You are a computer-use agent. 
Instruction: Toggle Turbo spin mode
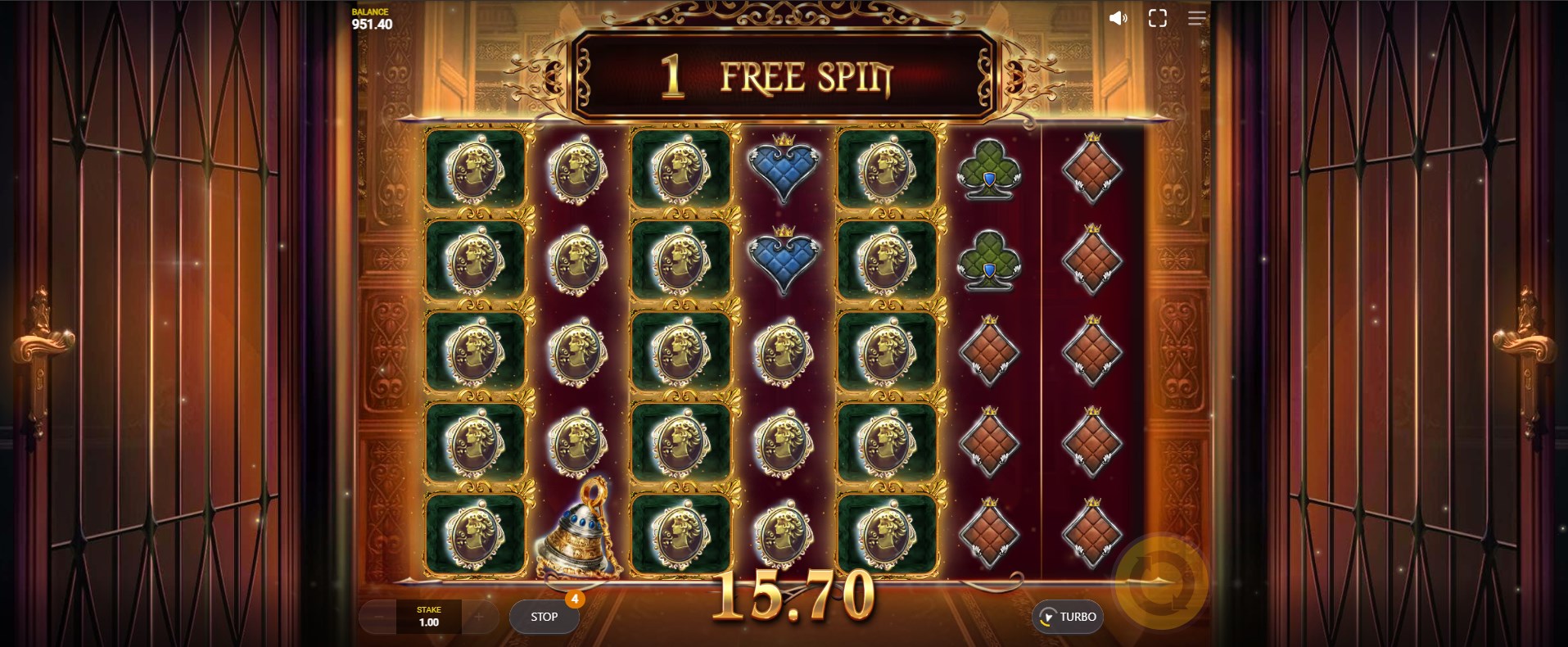point(1068,617)
